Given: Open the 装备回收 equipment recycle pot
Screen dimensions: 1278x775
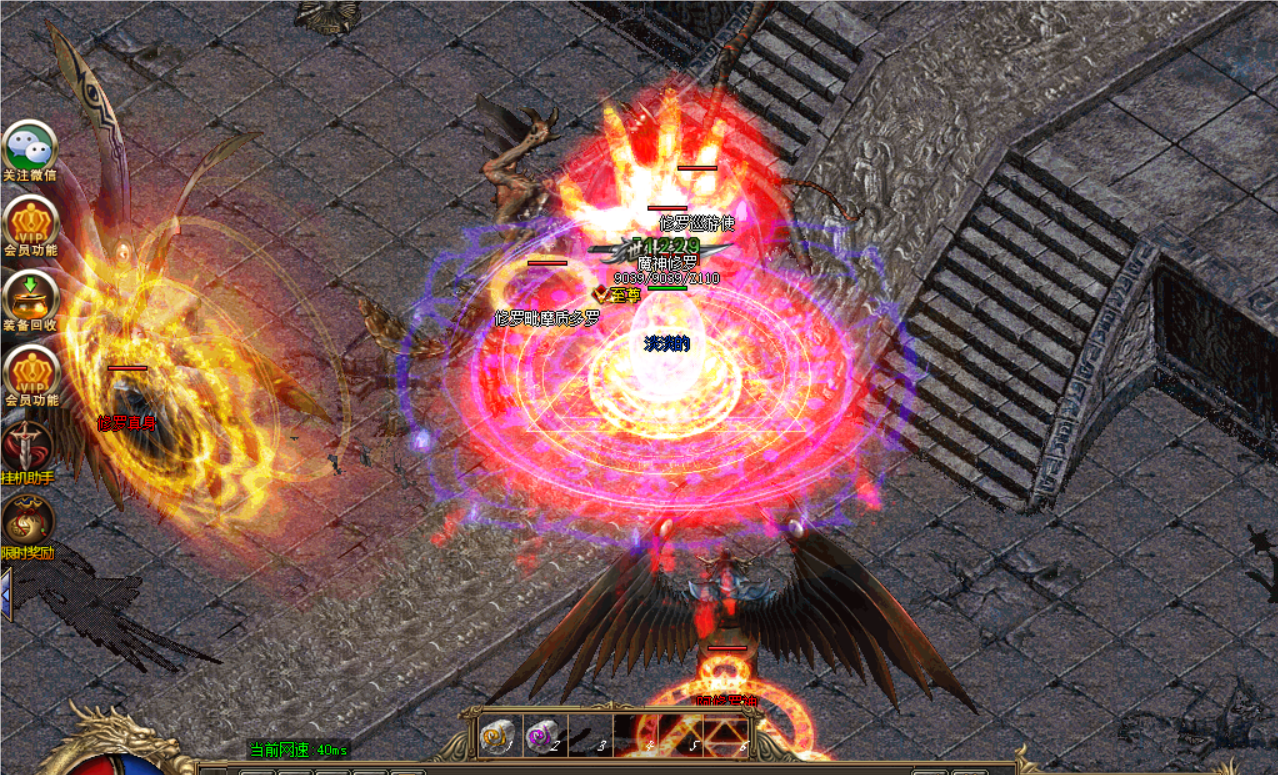Looking at the screenshot, I should (30, 297).
